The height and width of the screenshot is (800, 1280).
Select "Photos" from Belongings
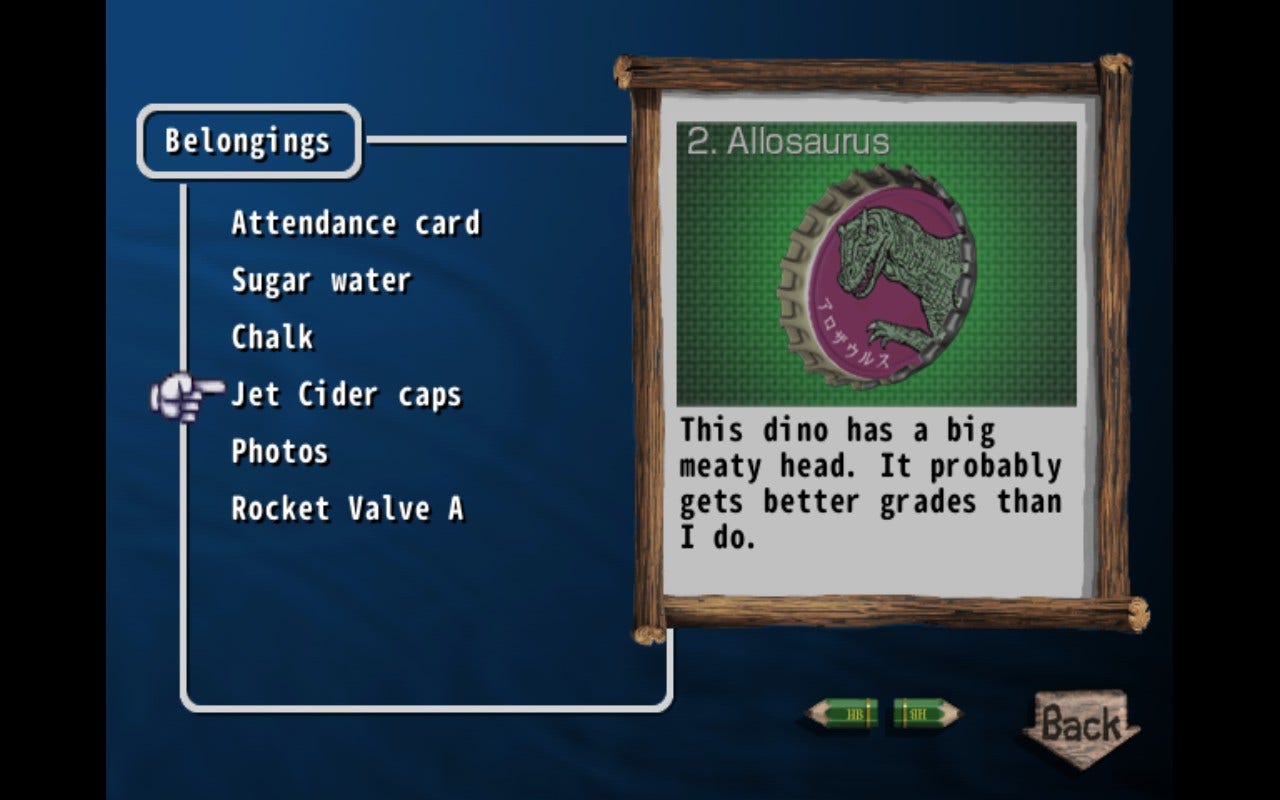tap(279, 452)
